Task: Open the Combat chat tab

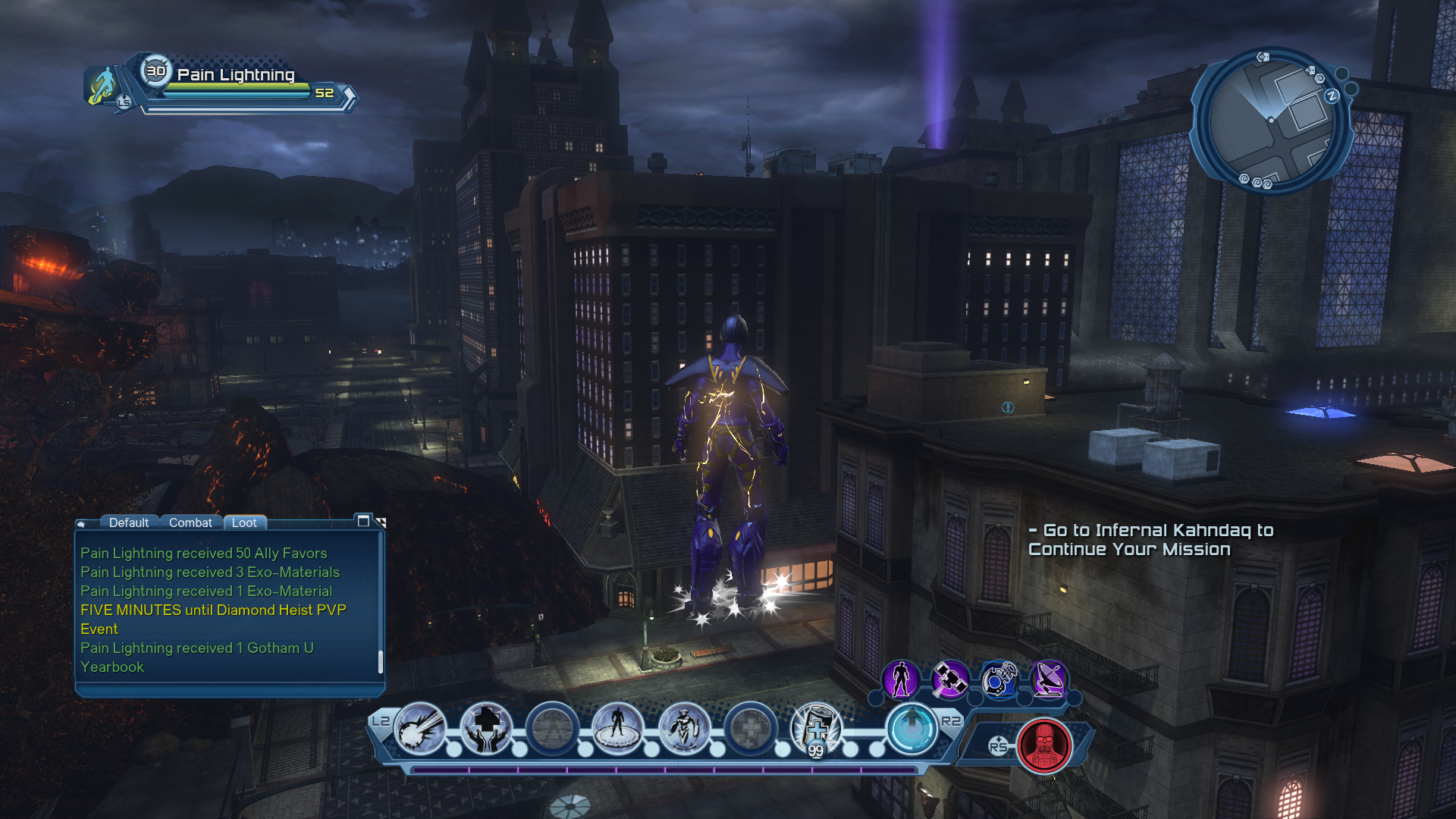Action: 190,522
